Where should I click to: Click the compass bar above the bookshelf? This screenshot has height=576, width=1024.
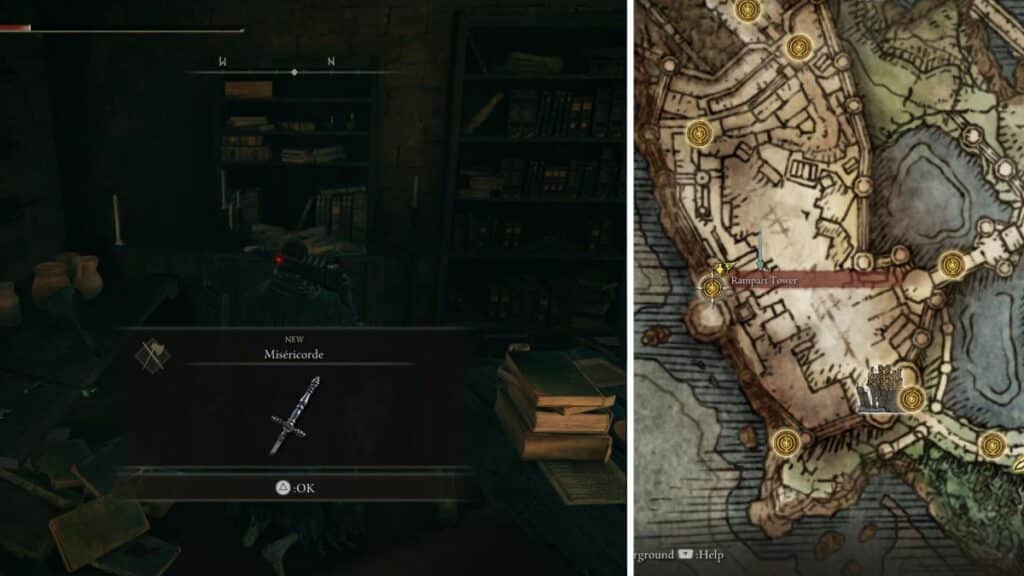[293, 72]
